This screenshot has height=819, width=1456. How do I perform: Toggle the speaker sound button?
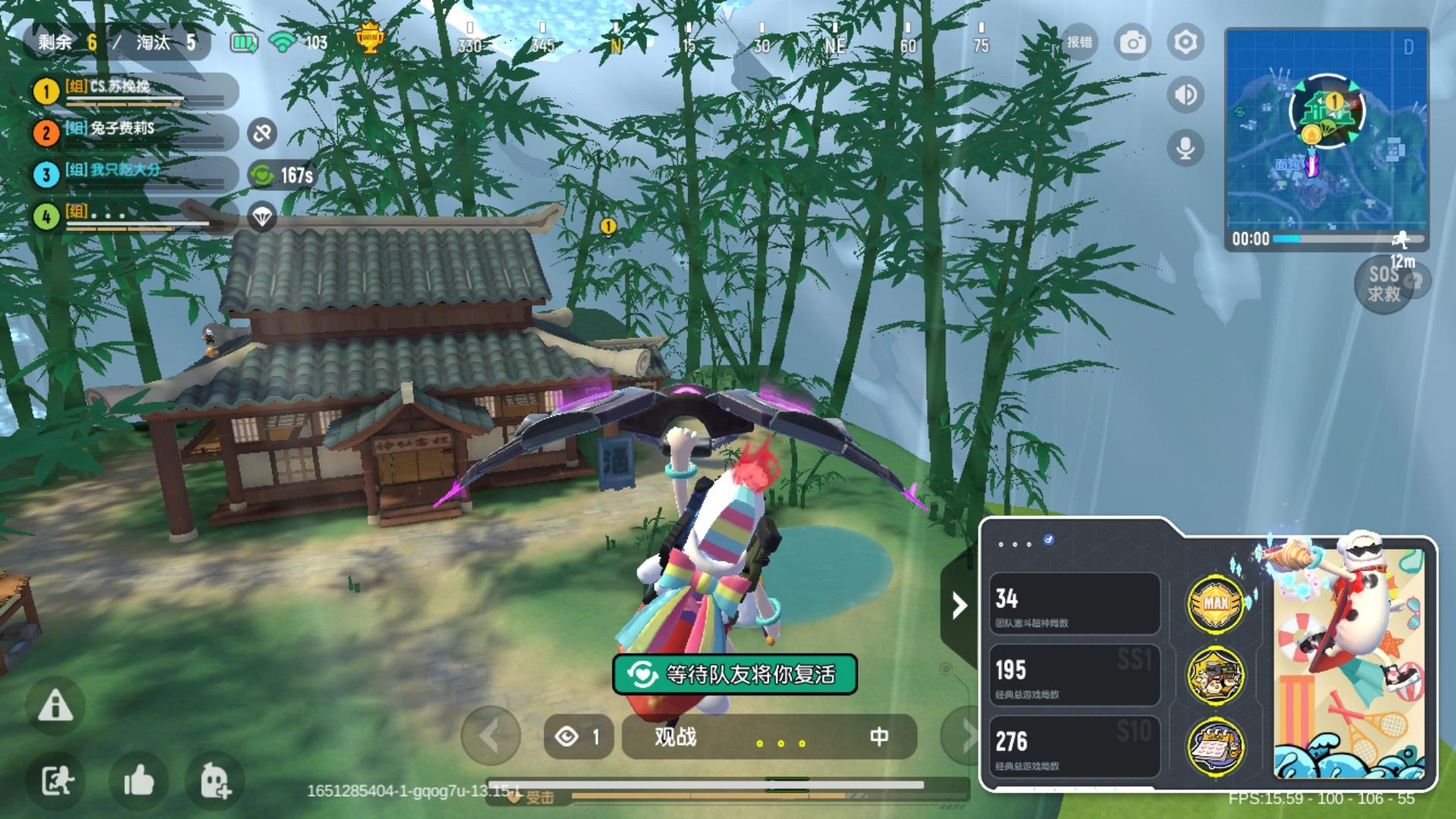pyautogui.click(x=1185, y=95)
